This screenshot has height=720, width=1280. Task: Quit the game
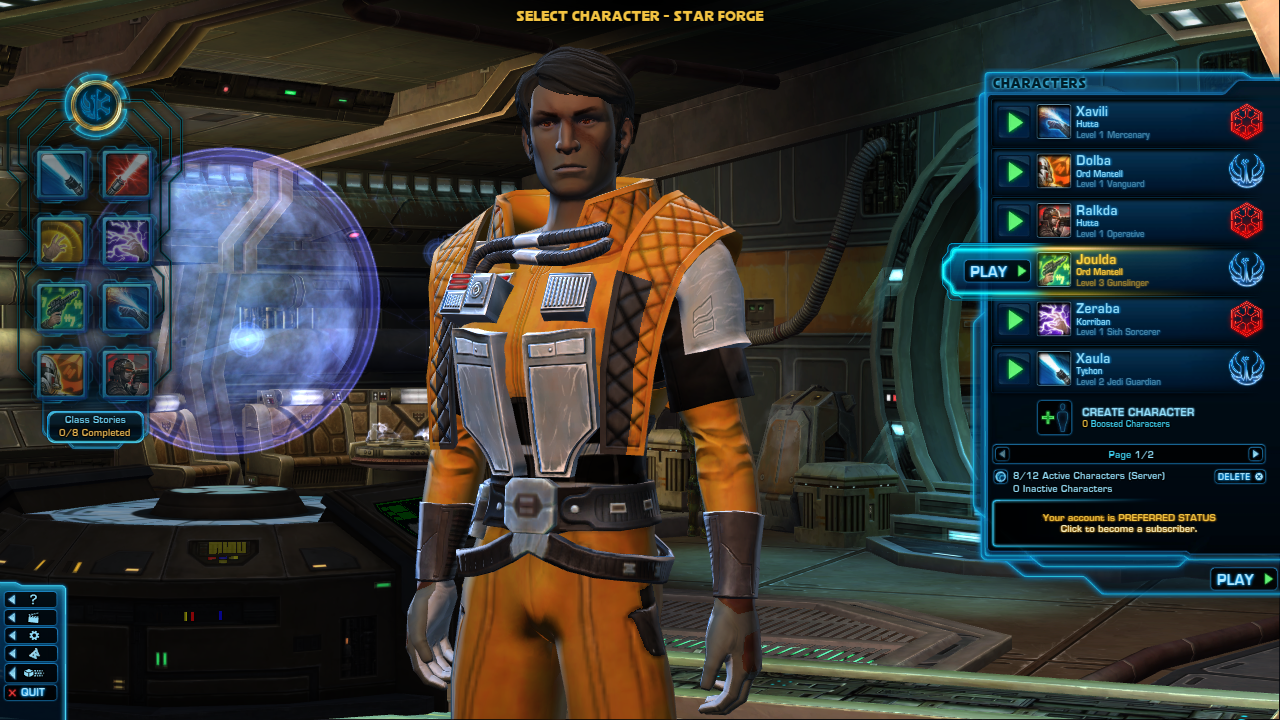pyautogui.click(x=31, y=692)
